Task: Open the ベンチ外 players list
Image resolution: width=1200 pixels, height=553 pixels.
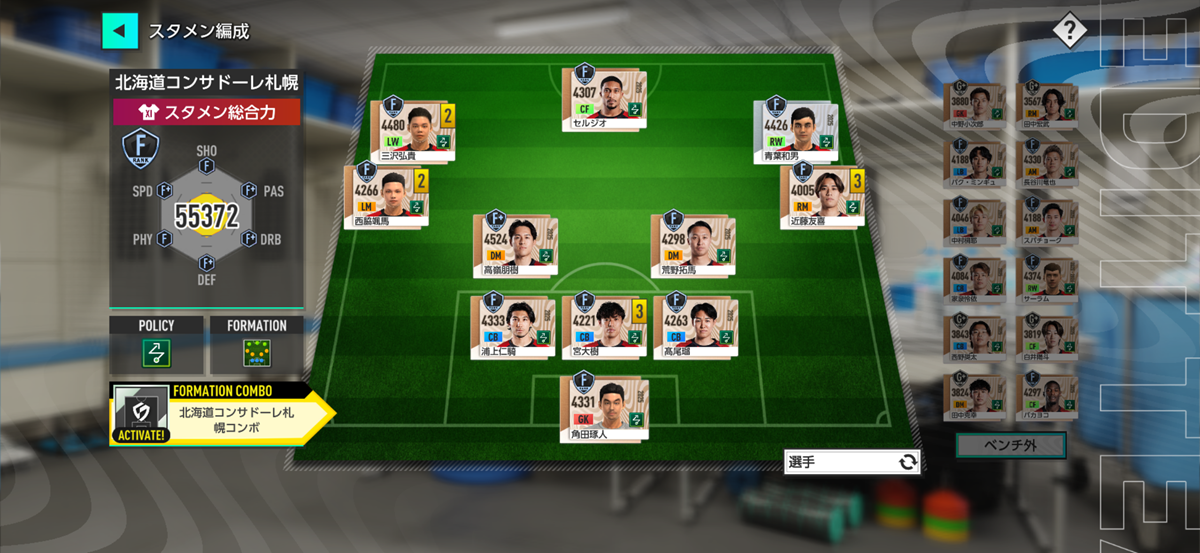Action: pos(1010,445)
